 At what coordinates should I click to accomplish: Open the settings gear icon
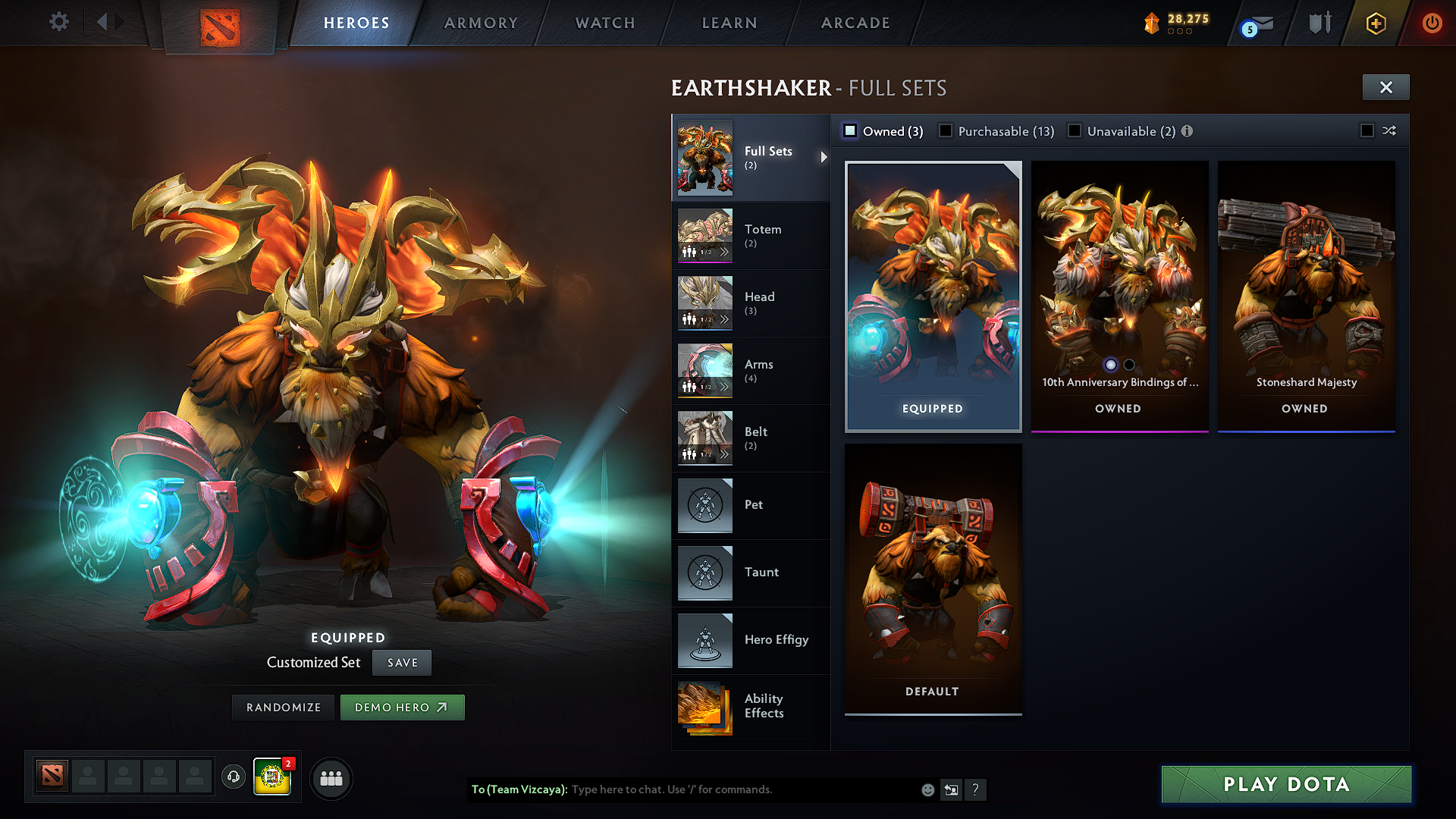(x=58, y=22)
